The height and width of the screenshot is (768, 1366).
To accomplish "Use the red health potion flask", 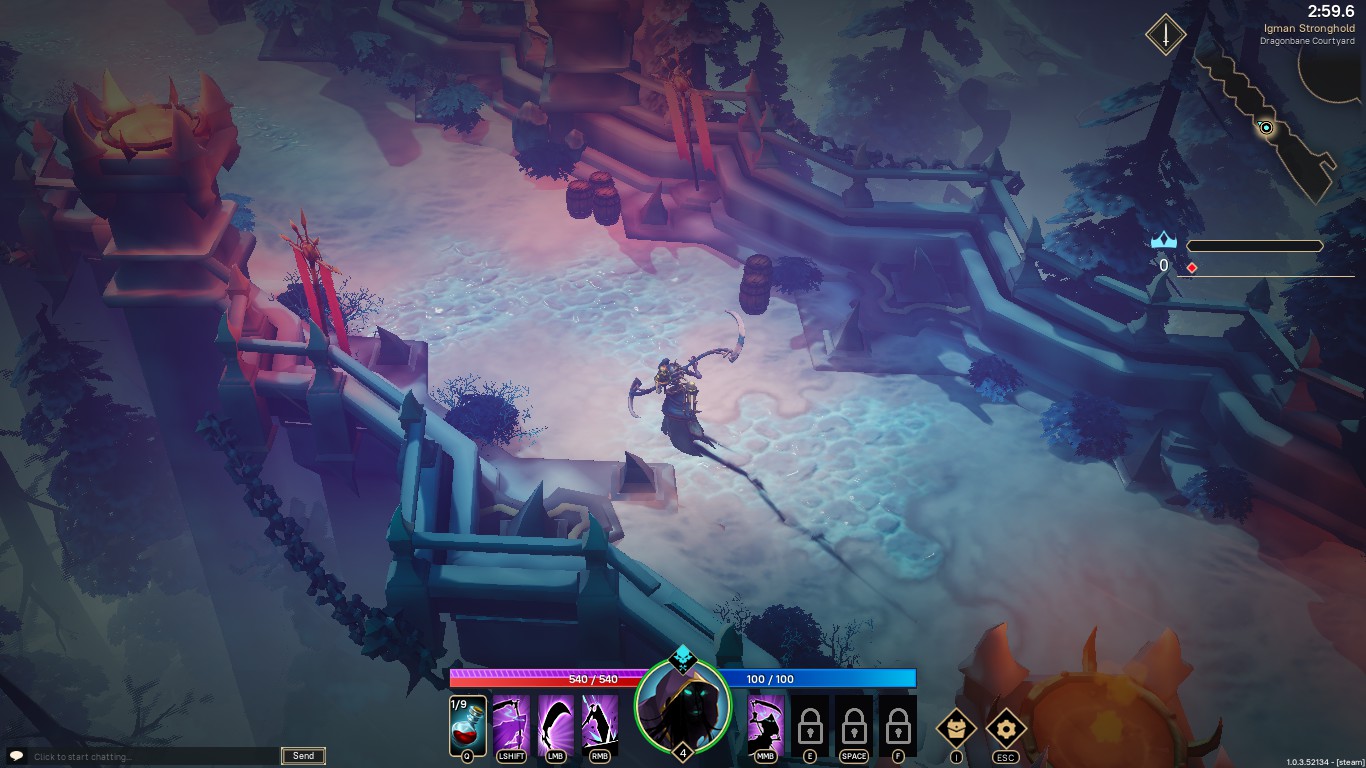I will tap(468, 724).
